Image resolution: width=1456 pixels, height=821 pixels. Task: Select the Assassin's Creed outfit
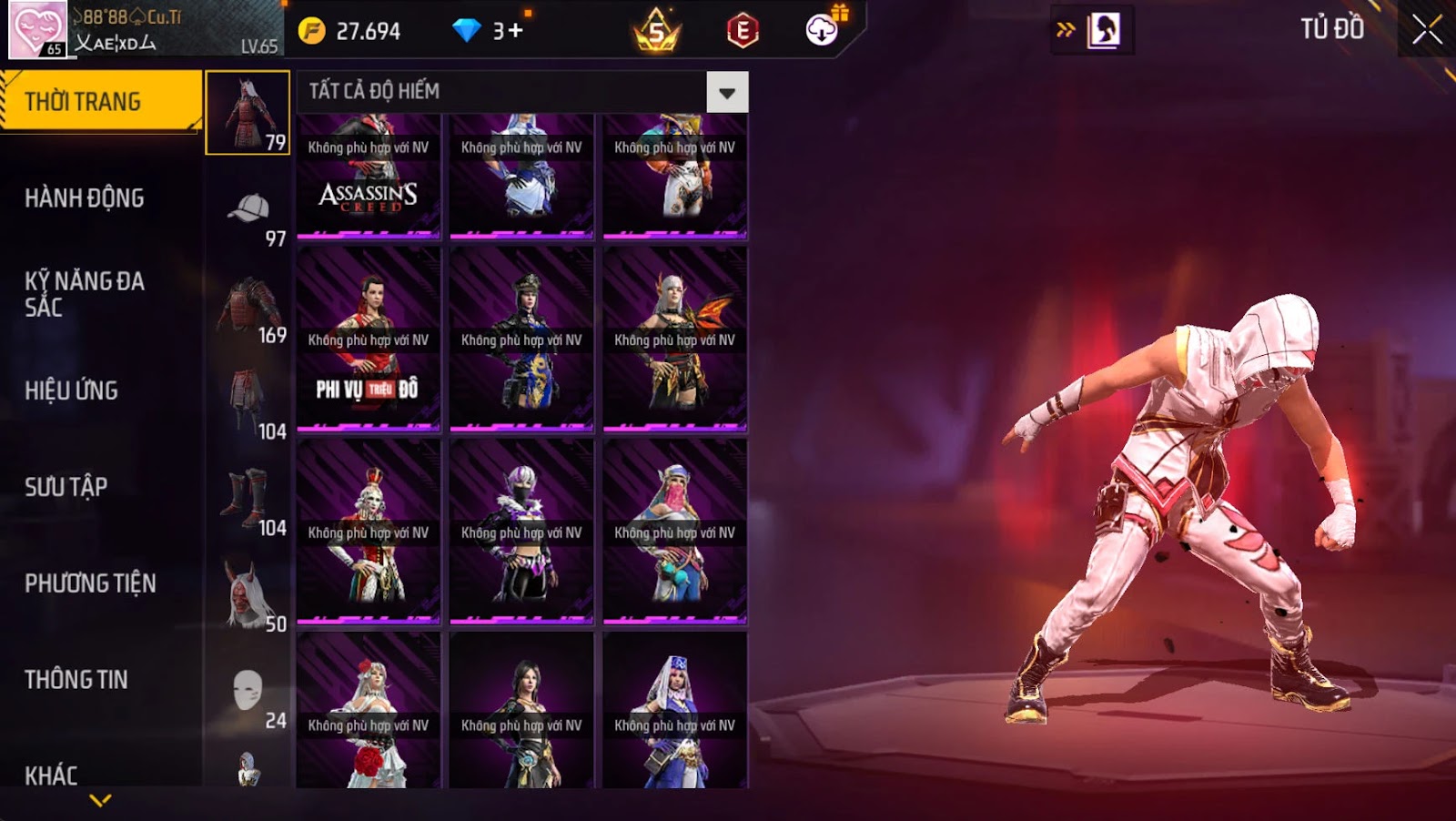369,176
